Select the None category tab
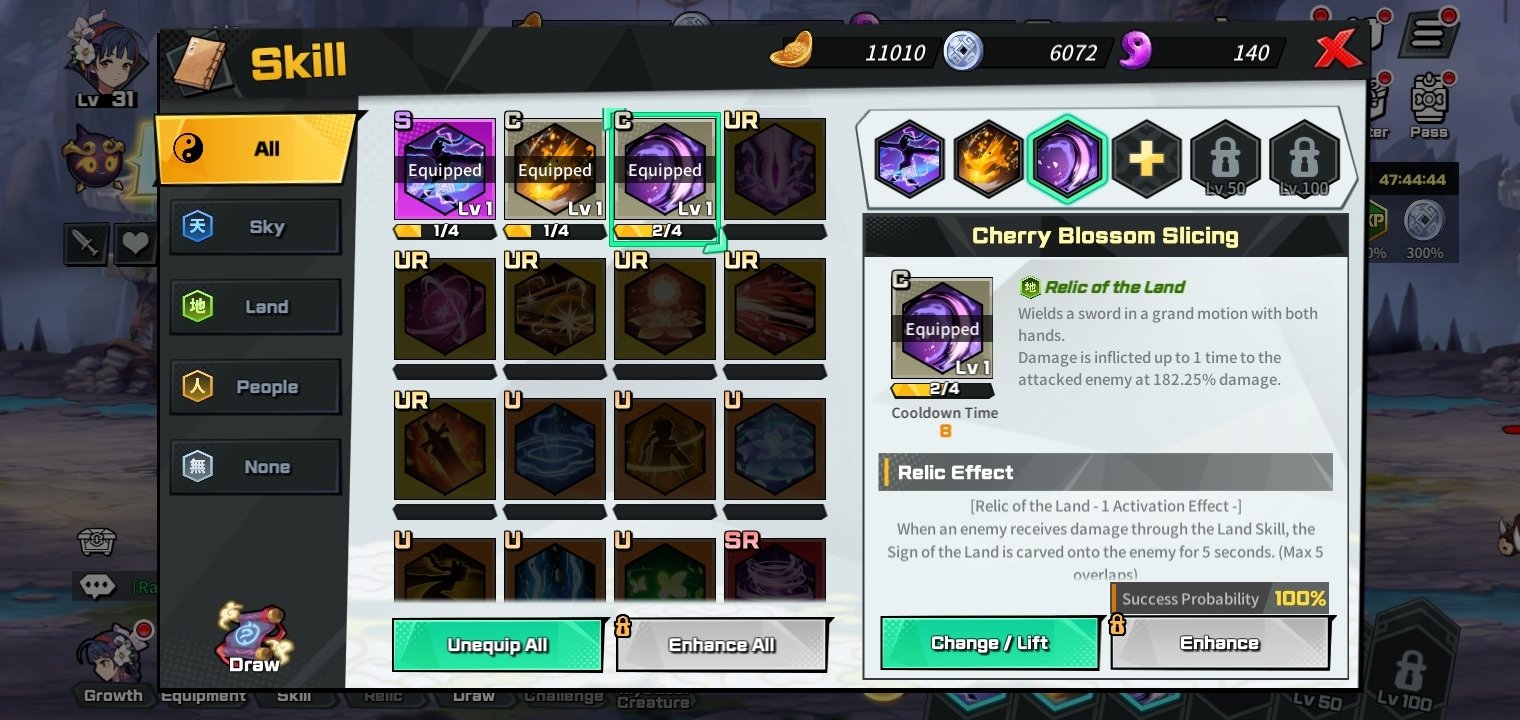This screenshot has width=1520, height=720. [256, 467]
